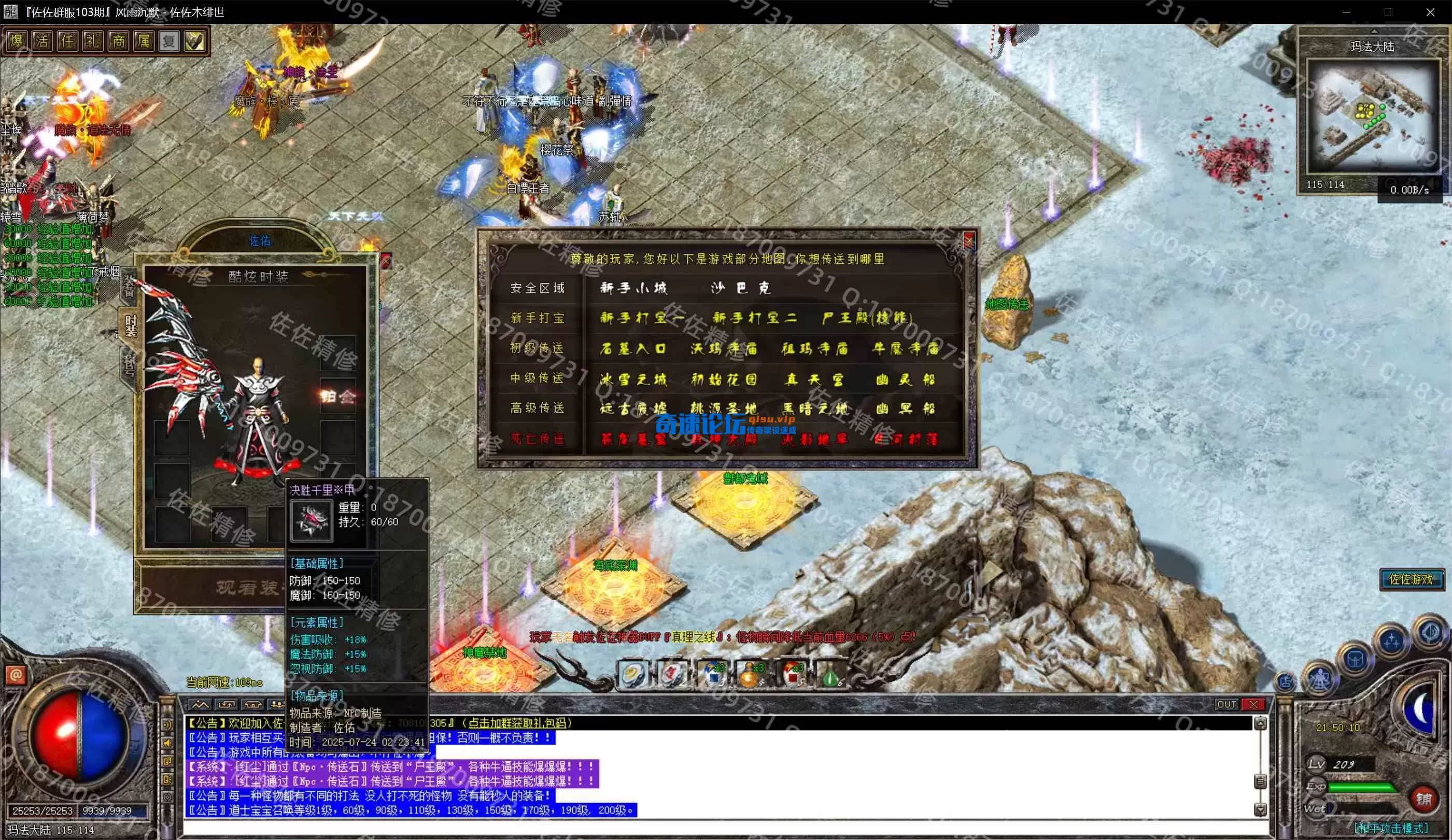Viewport: 1452px width, 840px height.
Task: Open the 佐佐游戏 button
Action: pos(1411,578)
